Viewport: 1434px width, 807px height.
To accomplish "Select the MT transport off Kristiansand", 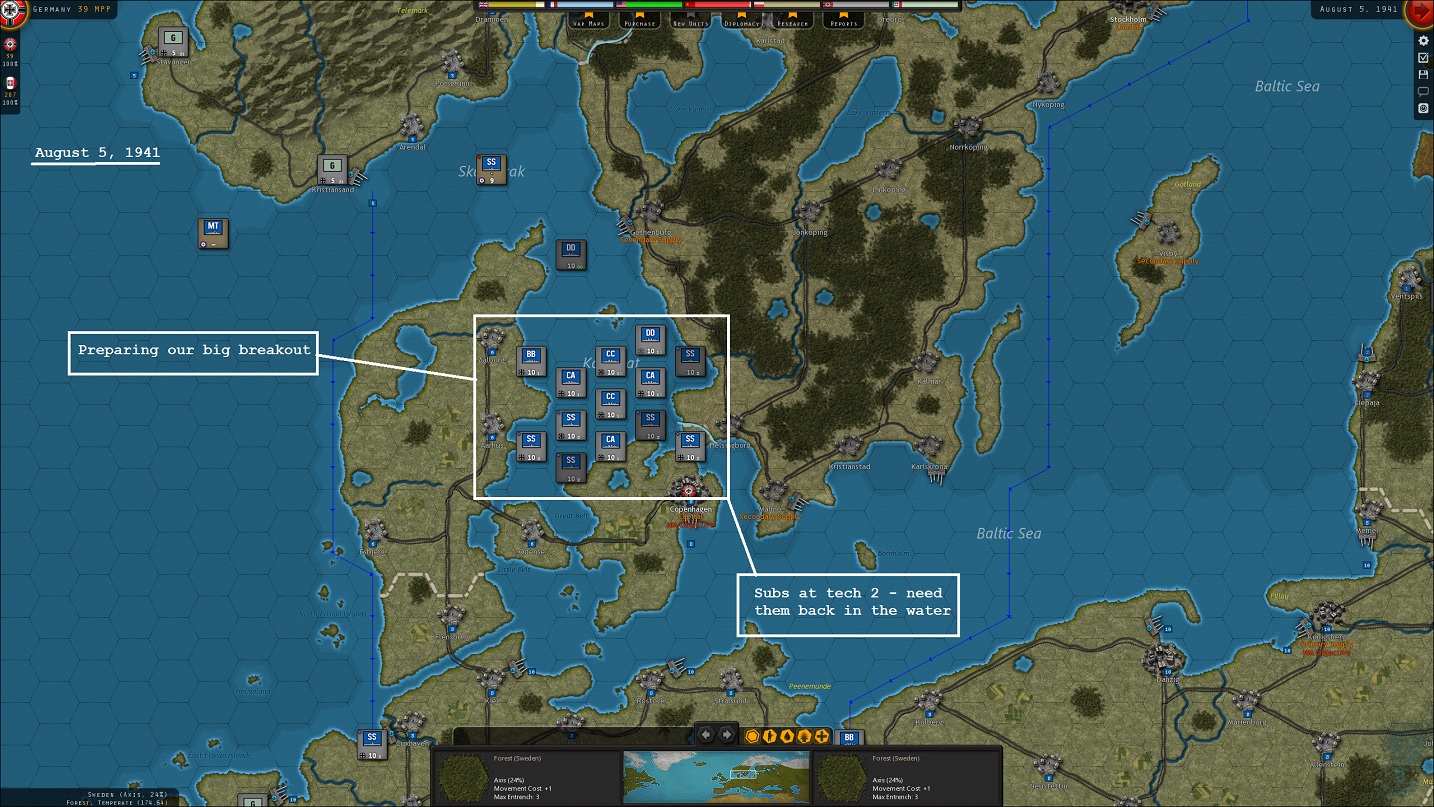I will pyautogui.click(x=213, y=233).
